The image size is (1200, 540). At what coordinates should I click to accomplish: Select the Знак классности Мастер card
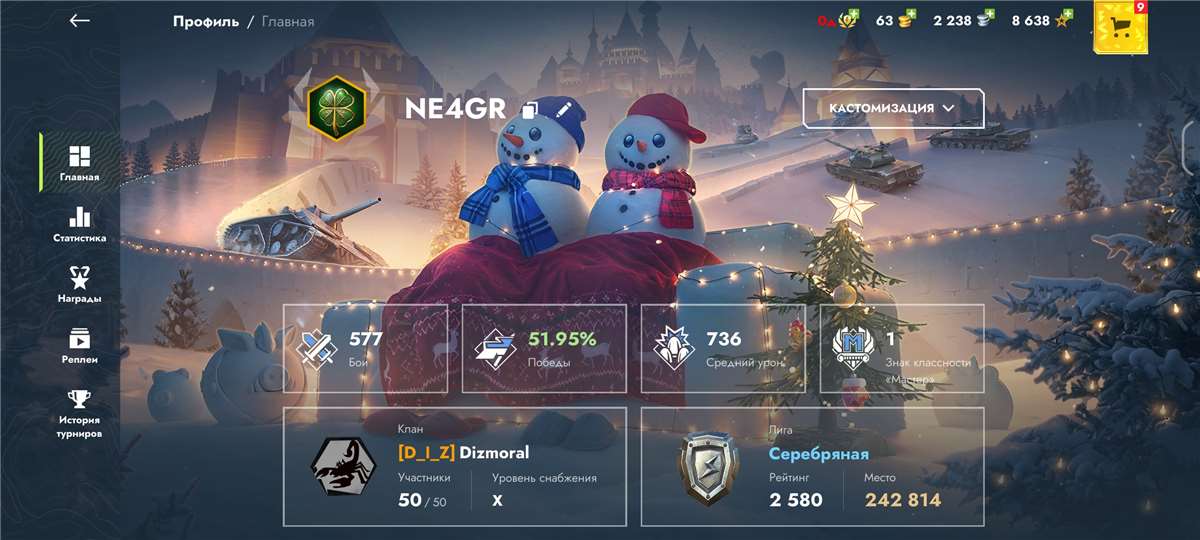point(902,348)
